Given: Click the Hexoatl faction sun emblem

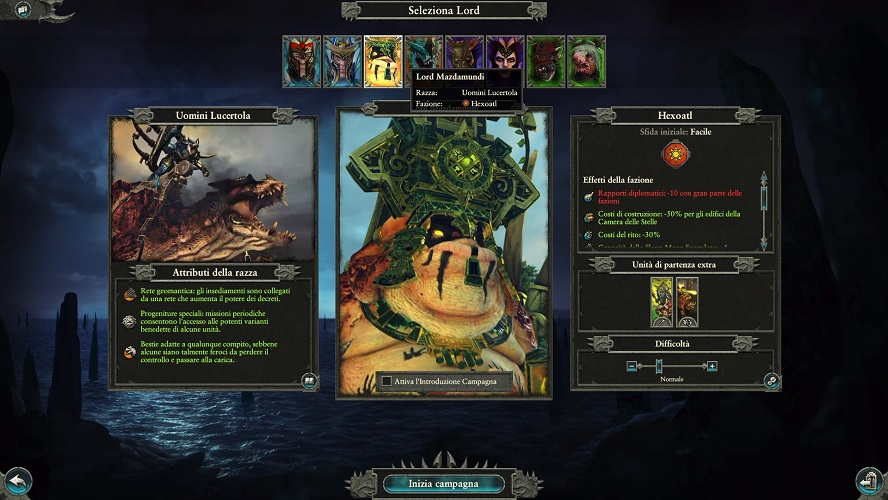Looking at the screenshot, I should pos(672,154).
